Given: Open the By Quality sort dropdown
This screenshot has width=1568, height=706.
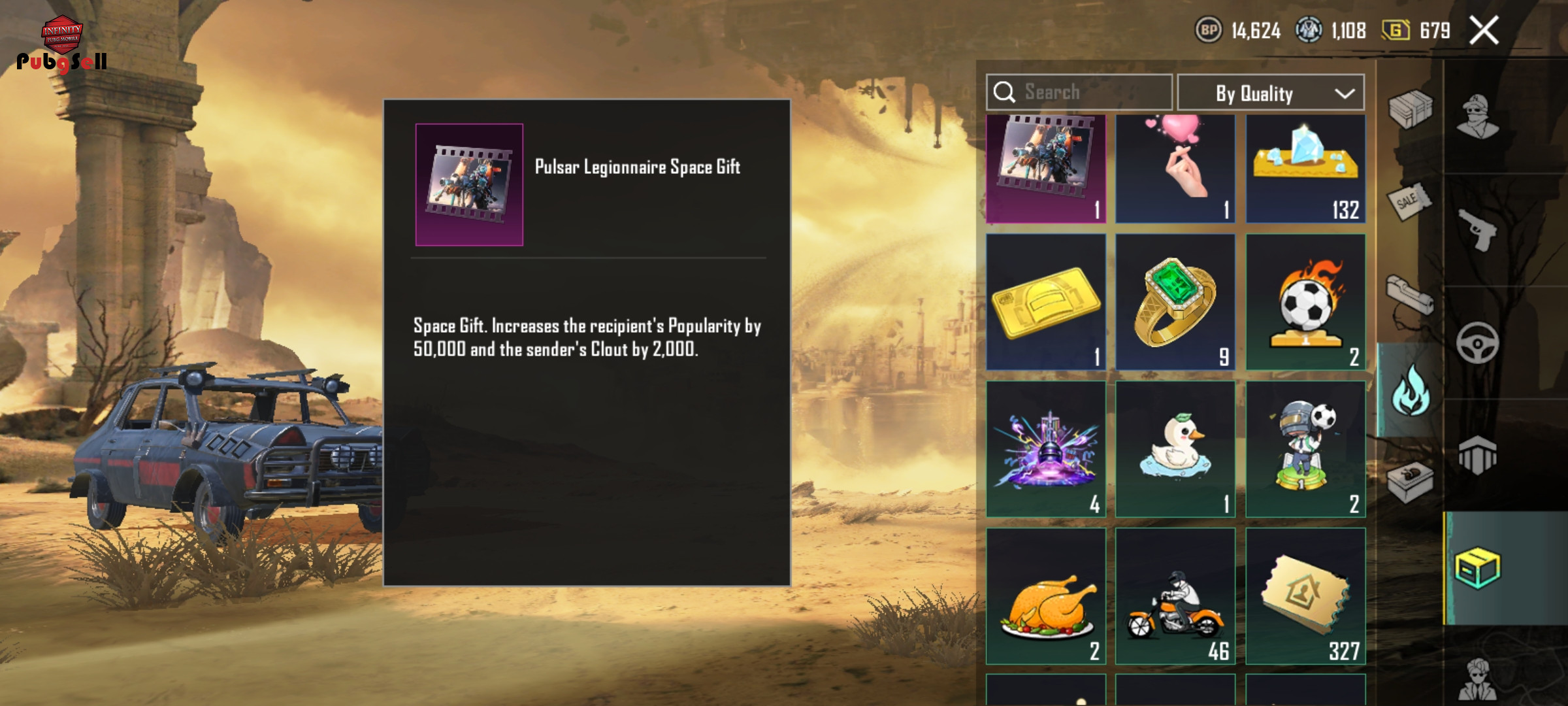Looking at the screenshot, I should tap(1270, 93).
